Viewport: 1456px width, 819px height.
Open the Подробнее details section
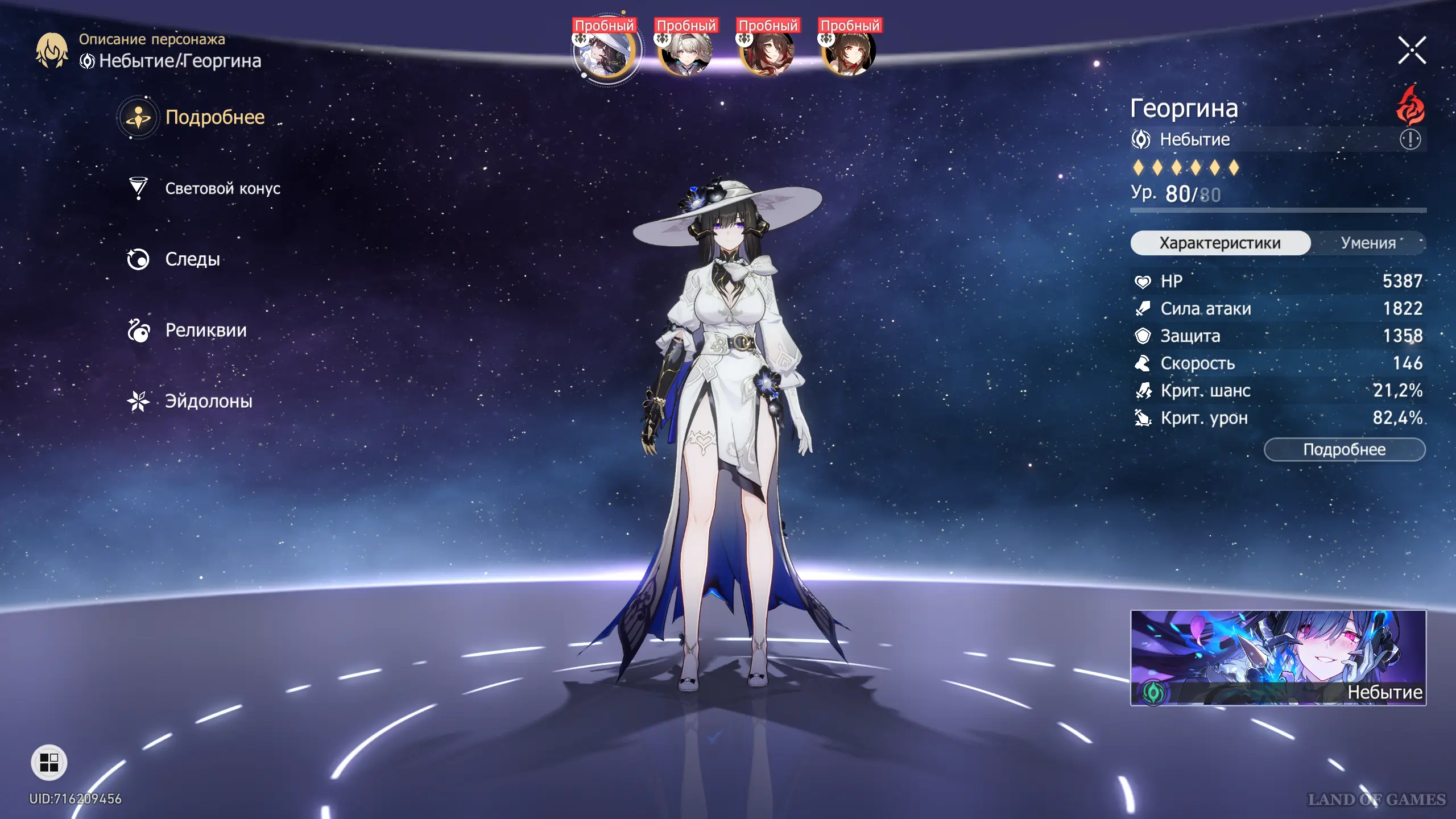[x=214, y=117]
